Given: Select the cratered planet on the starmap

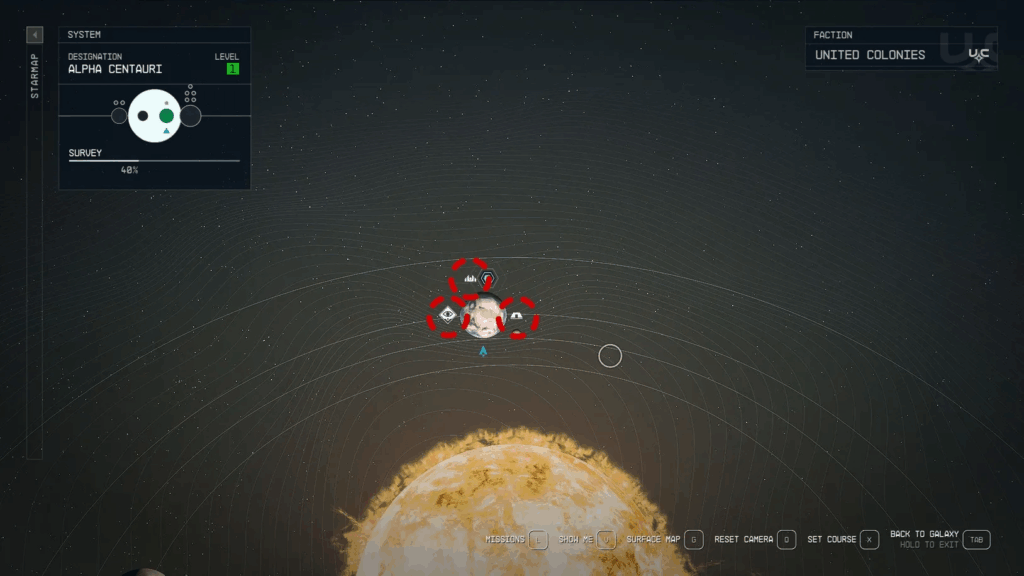Looking at the screenshot, I should [482, 315].
